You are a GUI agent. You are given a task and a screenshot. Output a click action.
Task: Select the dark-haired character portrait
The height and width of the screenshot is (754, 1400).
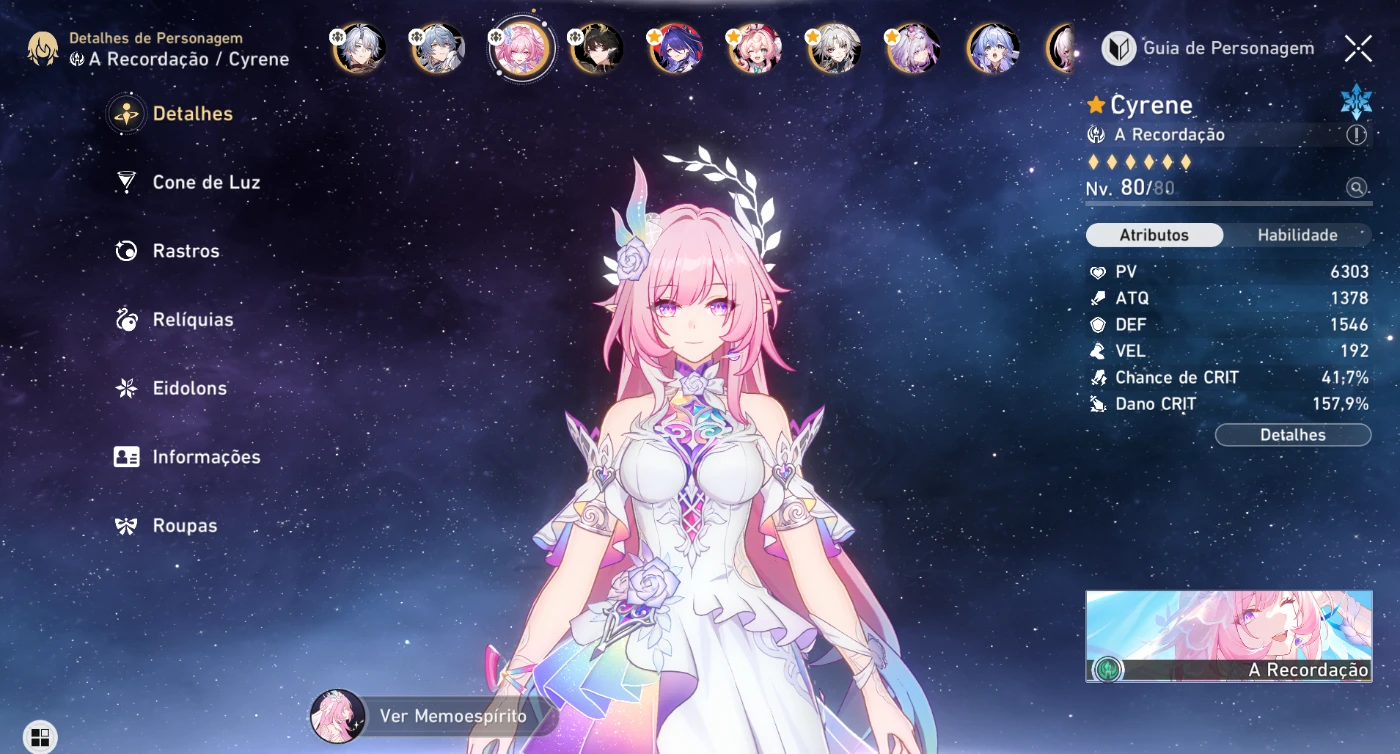pyautogui.click(x=598, y=49)
